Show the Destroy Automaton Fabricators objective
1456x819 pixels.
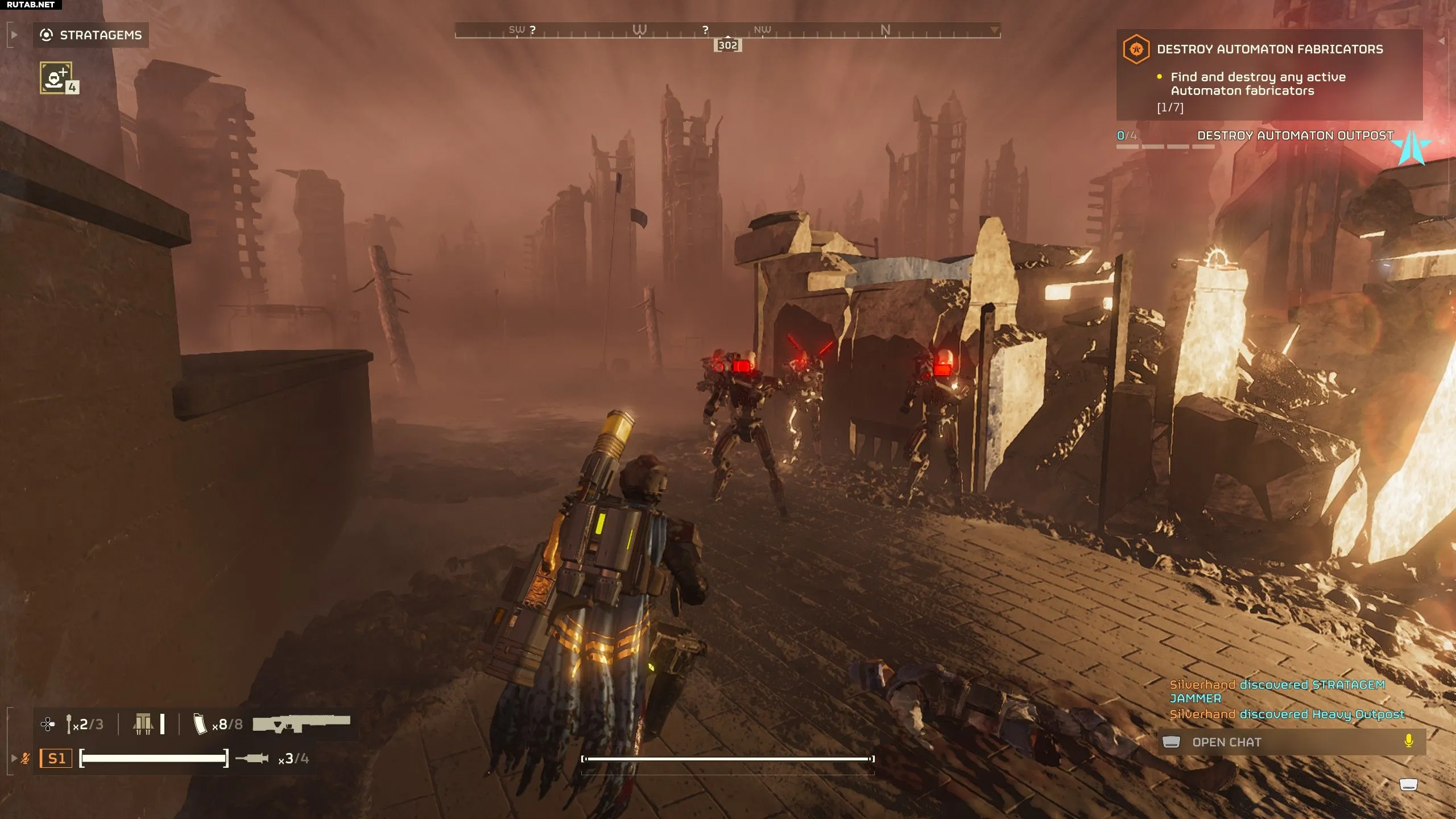coord(1269,49)
